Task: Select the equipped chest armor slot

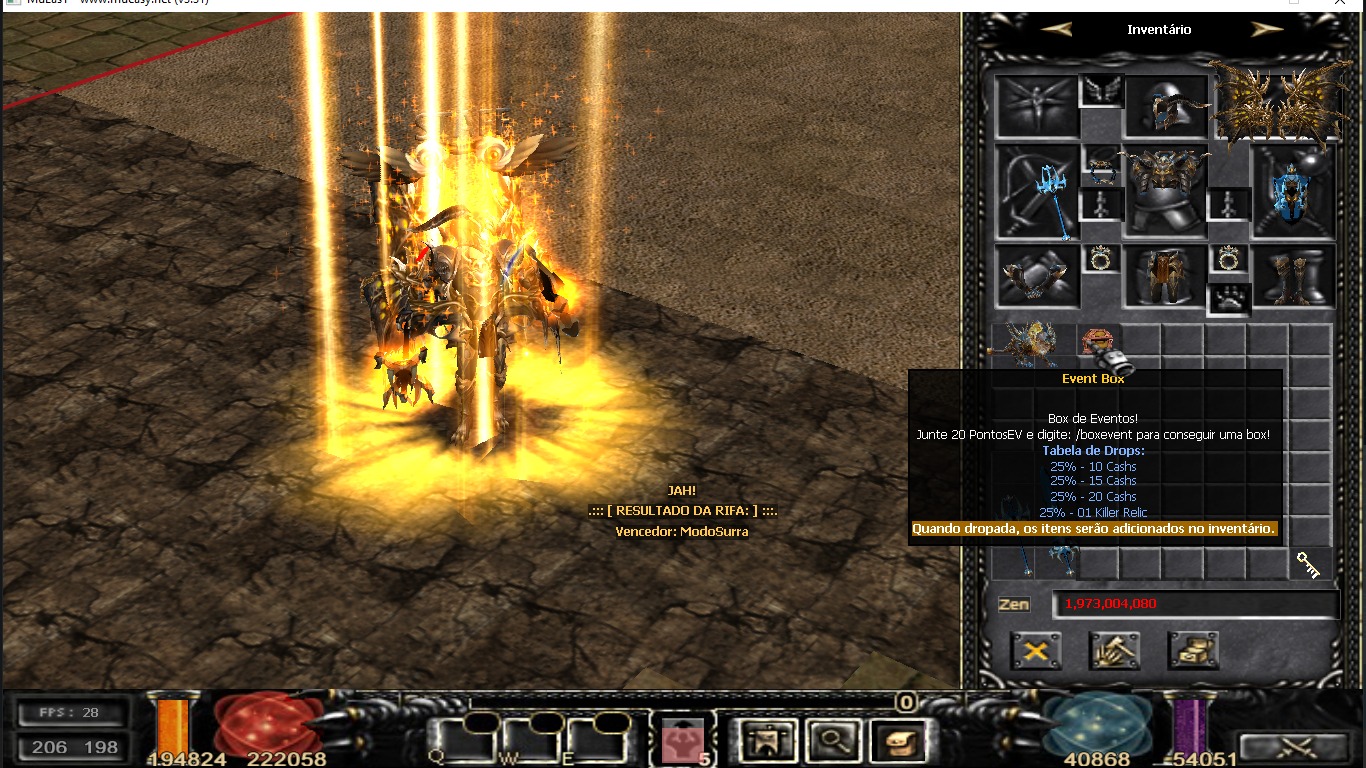Action: (1166, 191)
